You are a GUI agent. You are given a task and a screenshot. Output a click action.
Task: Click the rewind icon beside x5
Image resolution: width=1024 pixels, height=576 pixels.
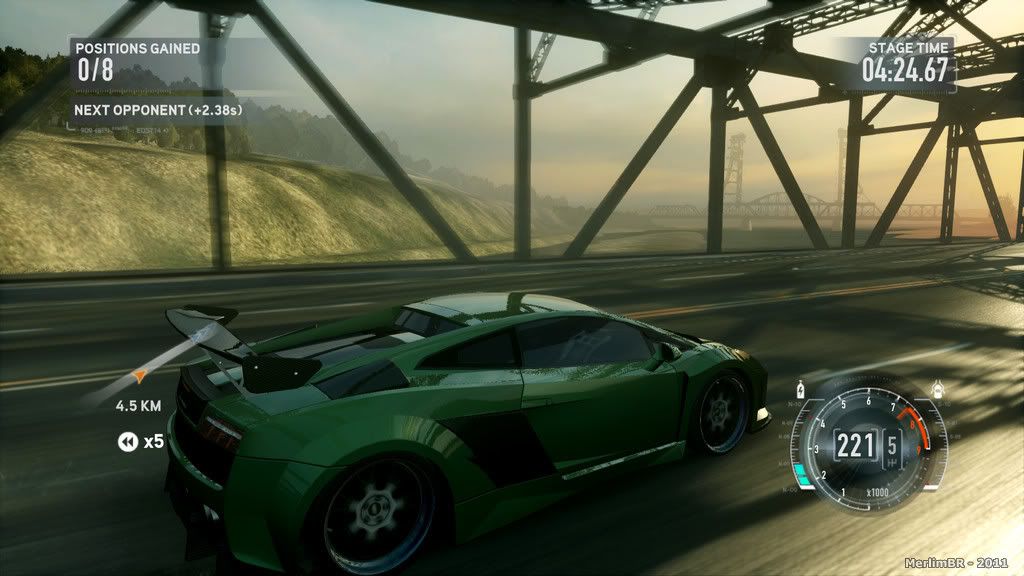tap(127, 441)
